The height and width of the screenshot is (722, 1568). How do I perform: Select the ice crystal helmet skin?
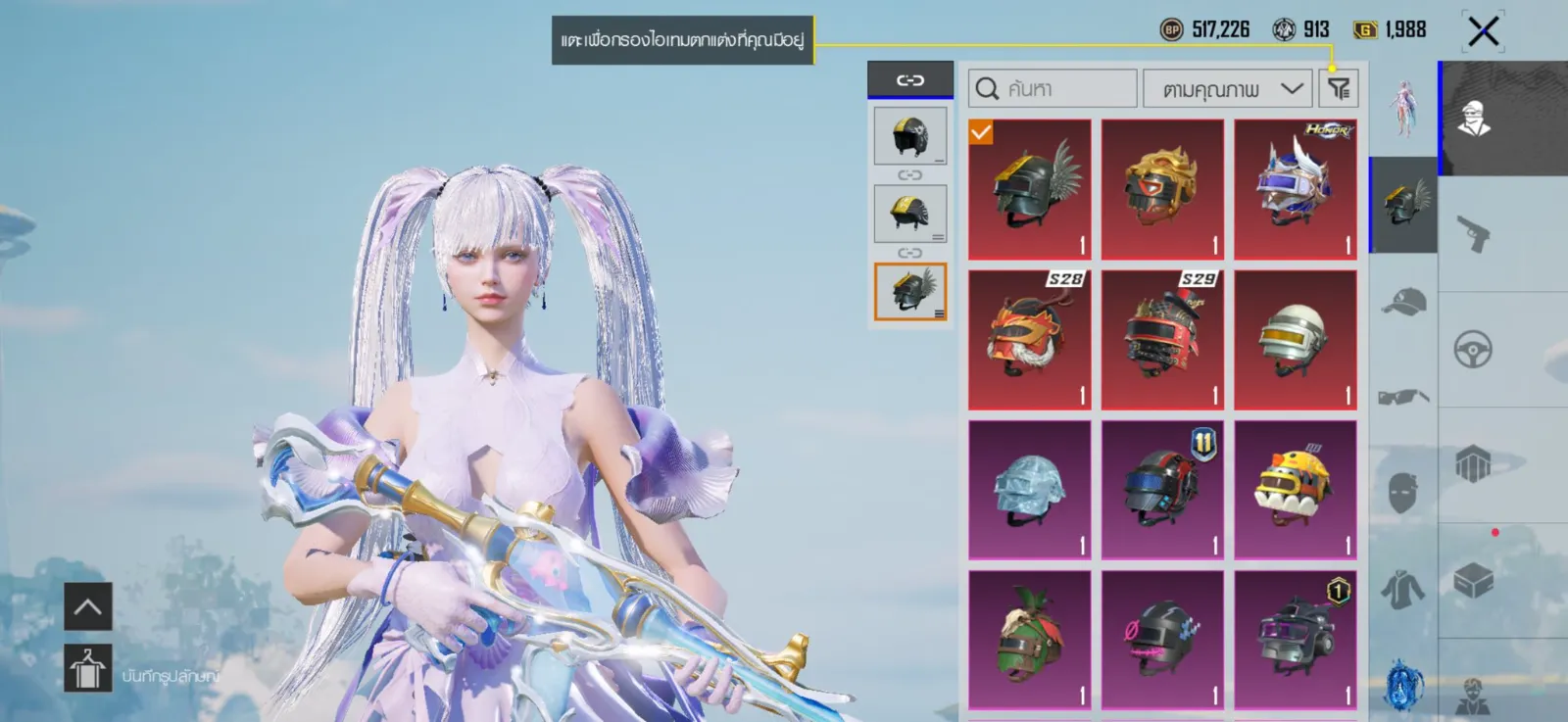point(1029,490)
